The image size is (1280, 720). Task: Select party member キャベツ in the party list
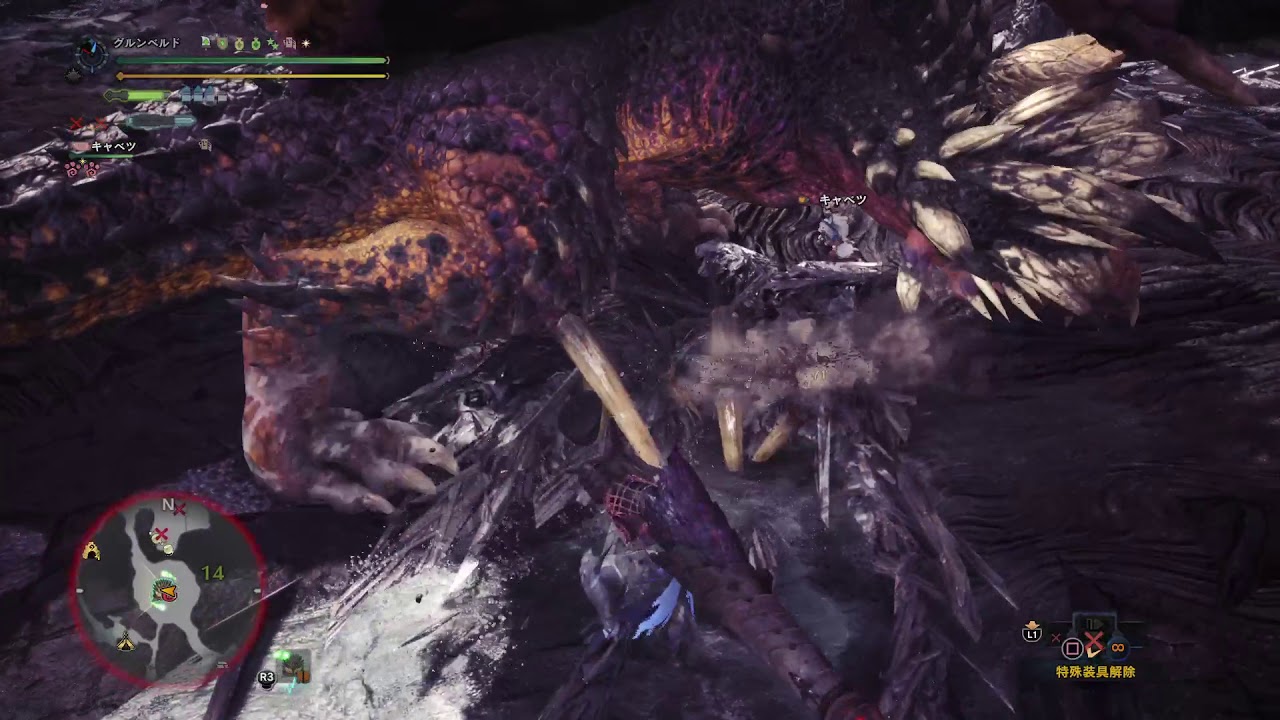click(x=112, y=147)
